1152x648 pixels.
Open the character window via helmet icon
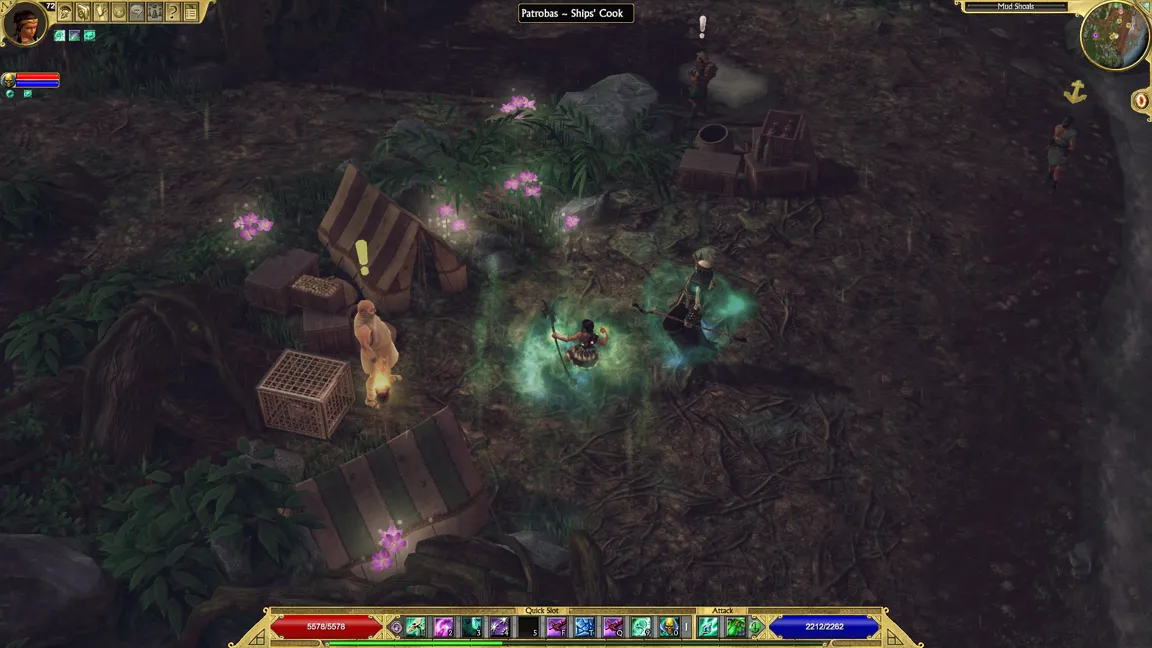[65, 12]
